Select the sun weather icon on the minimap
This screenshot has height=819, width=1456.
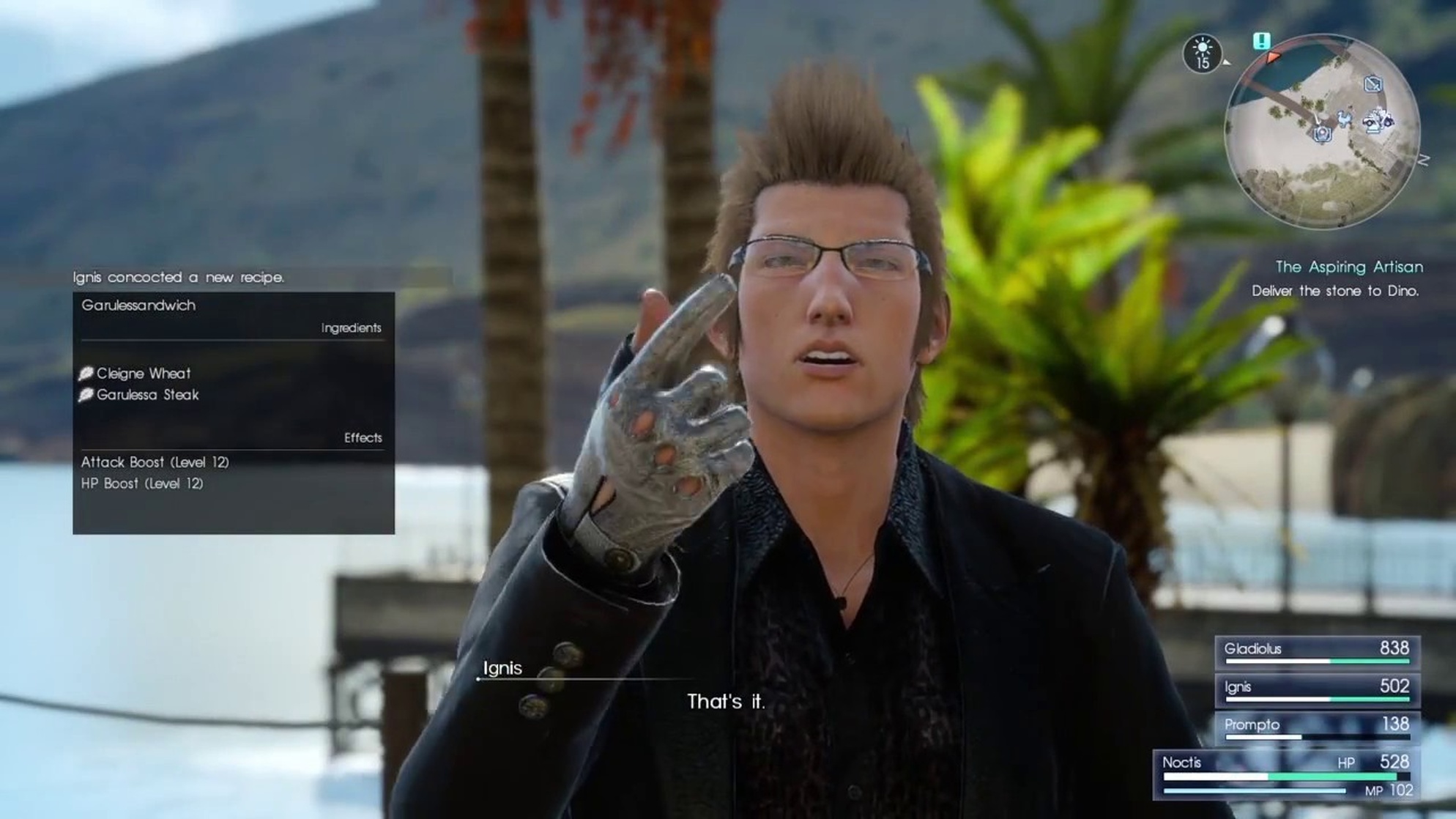pos(1203,47)
